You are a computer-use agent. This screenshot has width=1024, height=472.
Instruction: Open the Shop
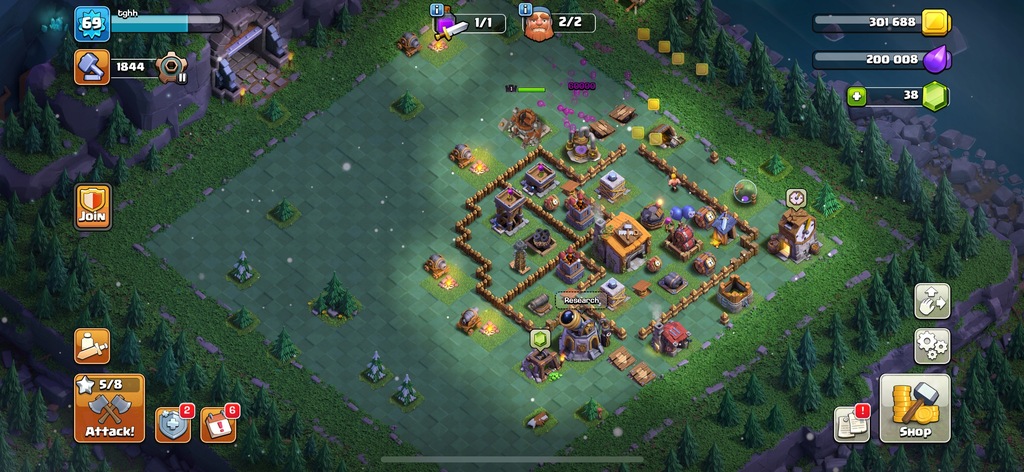tap(914, 408)
